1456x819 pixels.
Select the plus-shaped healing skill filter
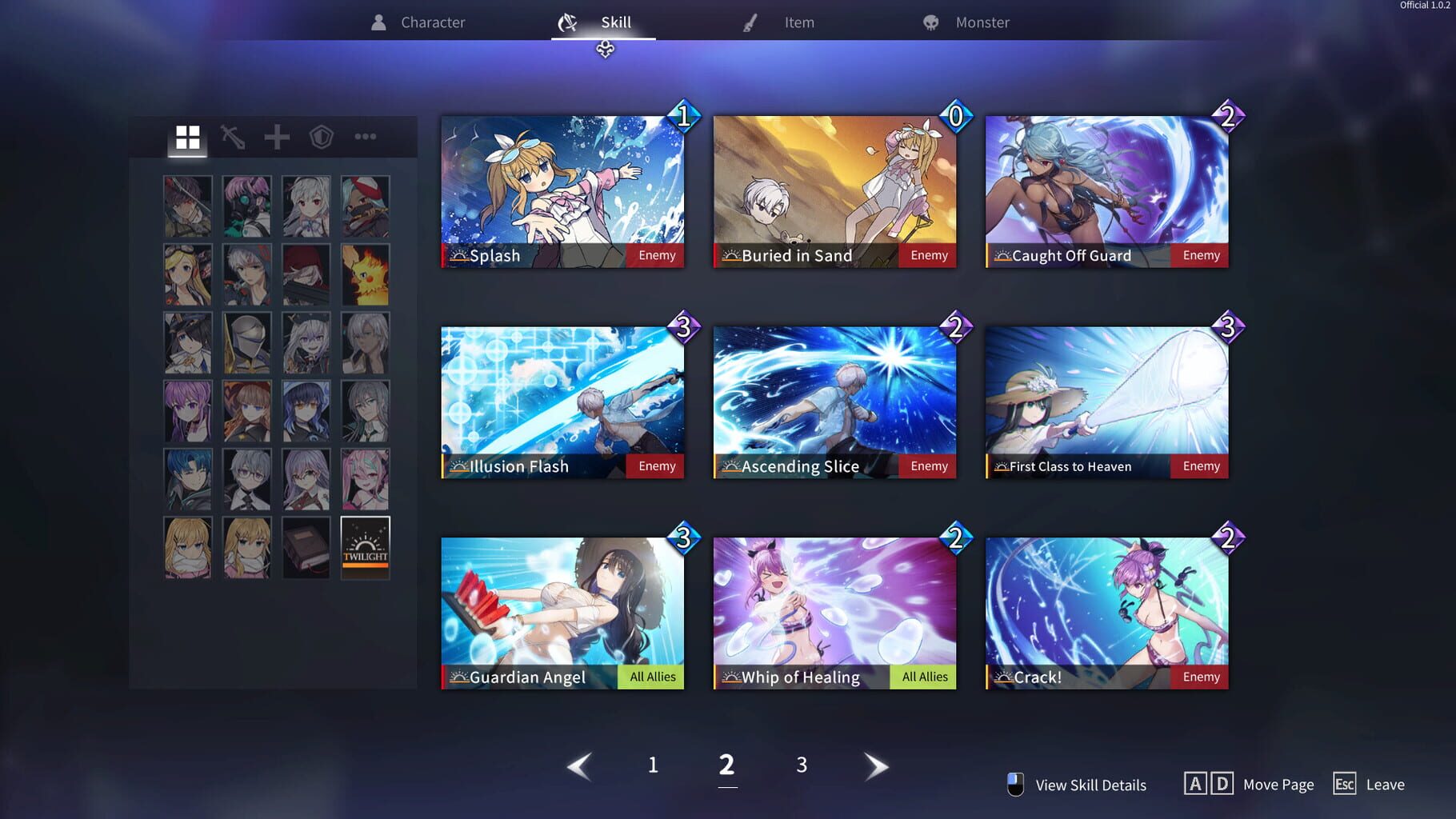pos(277,136)
